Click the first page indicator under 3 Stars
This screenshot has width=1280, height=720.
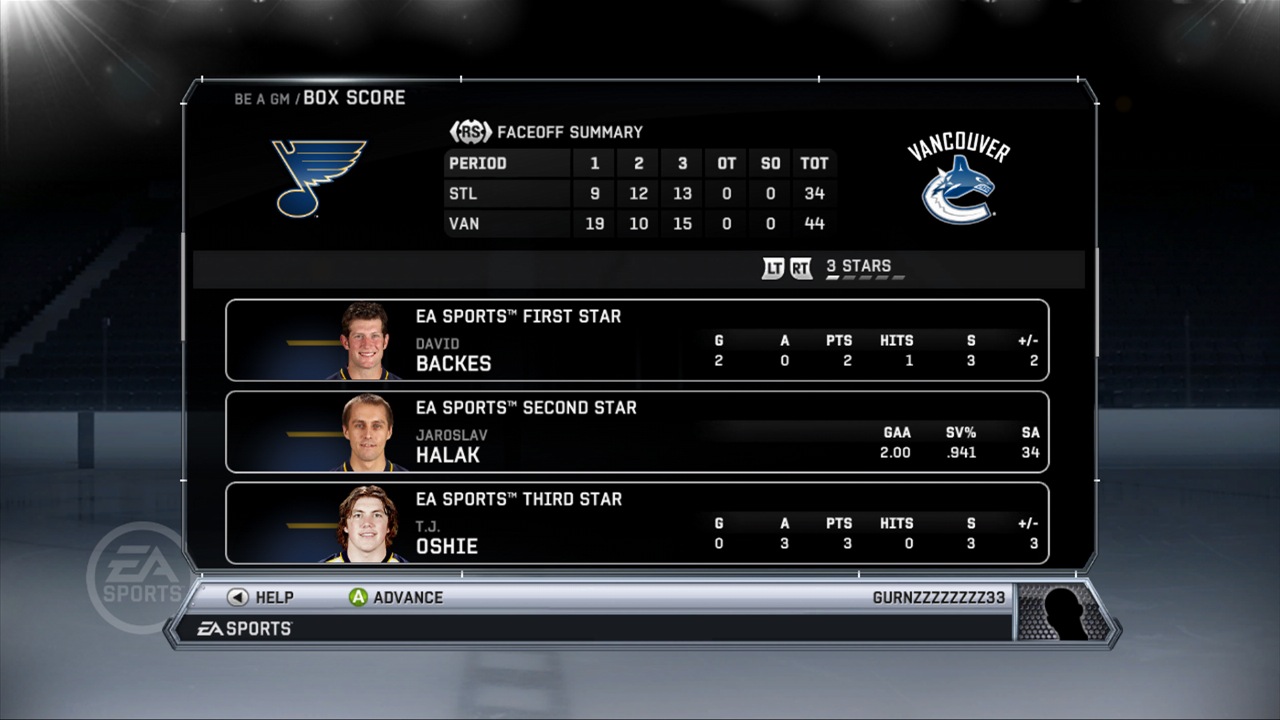pyautogui.click(x=834, y=278)
